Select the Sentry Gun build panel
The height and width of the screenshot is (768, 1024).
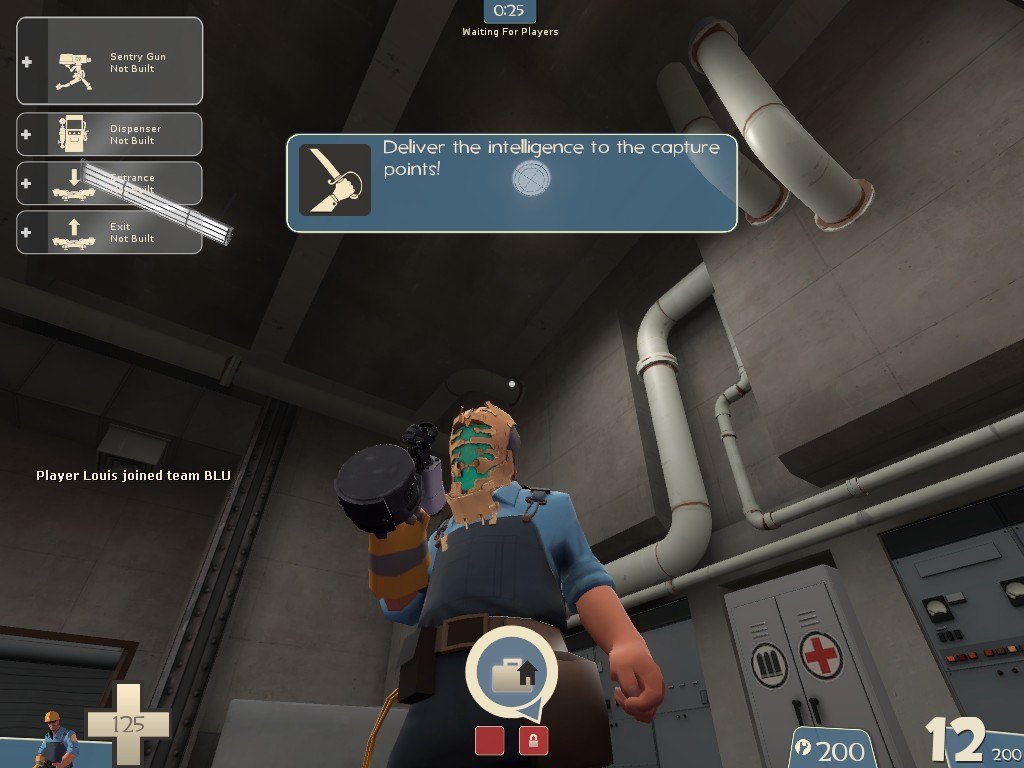click(x=110, y=61)
